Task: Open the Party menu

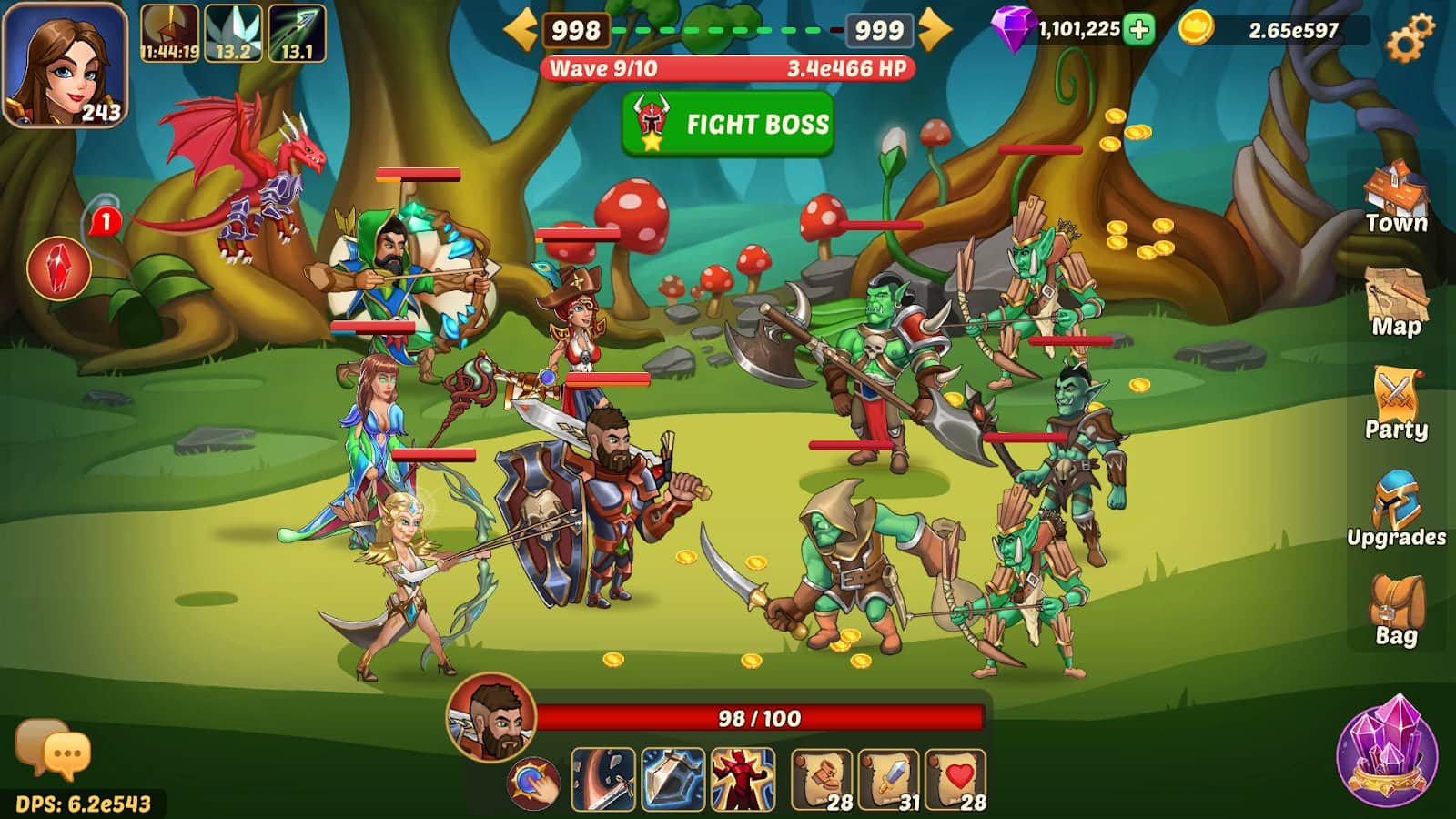Action: pyautogui.click(x=1396, y=405)
